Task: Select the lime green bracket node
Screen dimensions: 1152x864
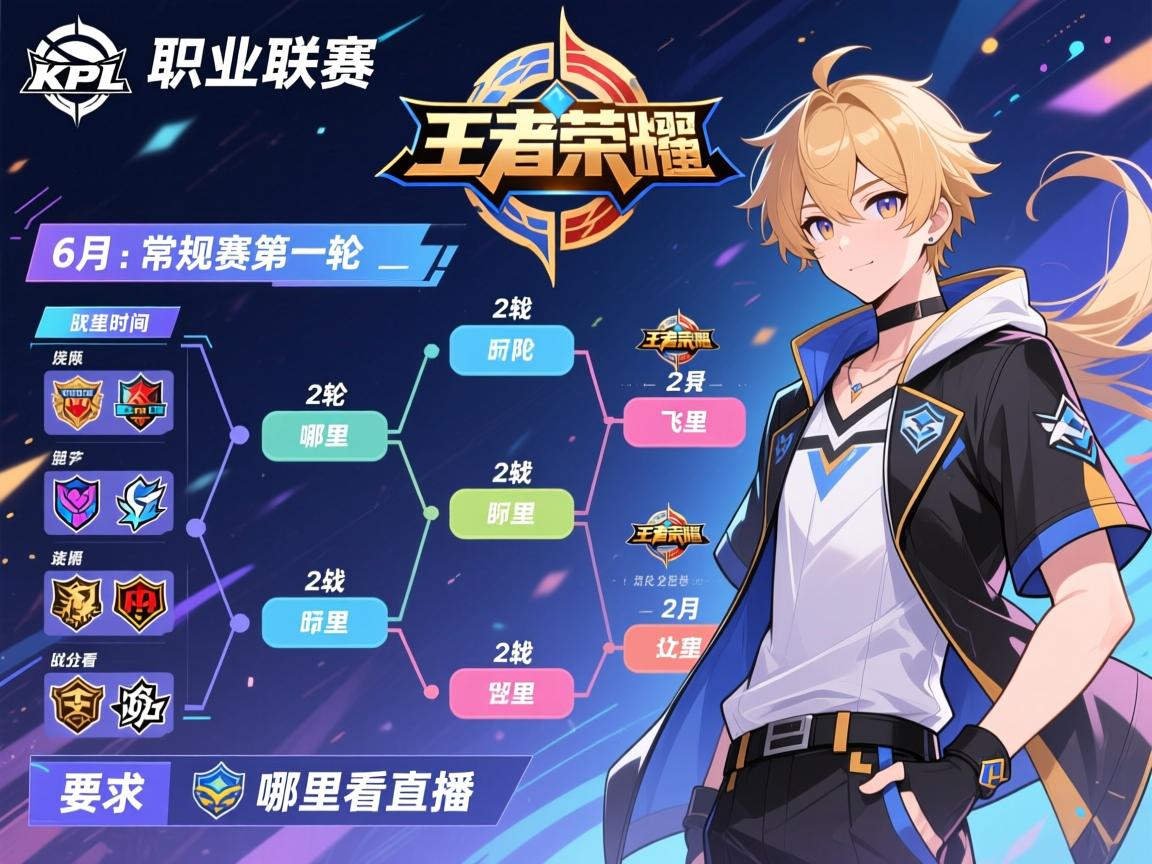Action: [x=511, y=514]
